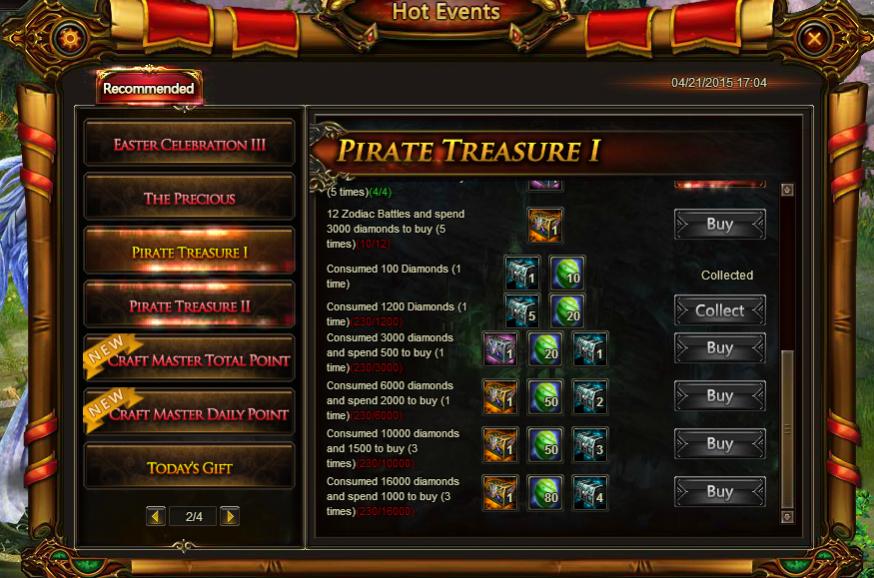Click the scrollbar up arrow
The width and height of the screenshot is (874, 578).
coord(787,190)
